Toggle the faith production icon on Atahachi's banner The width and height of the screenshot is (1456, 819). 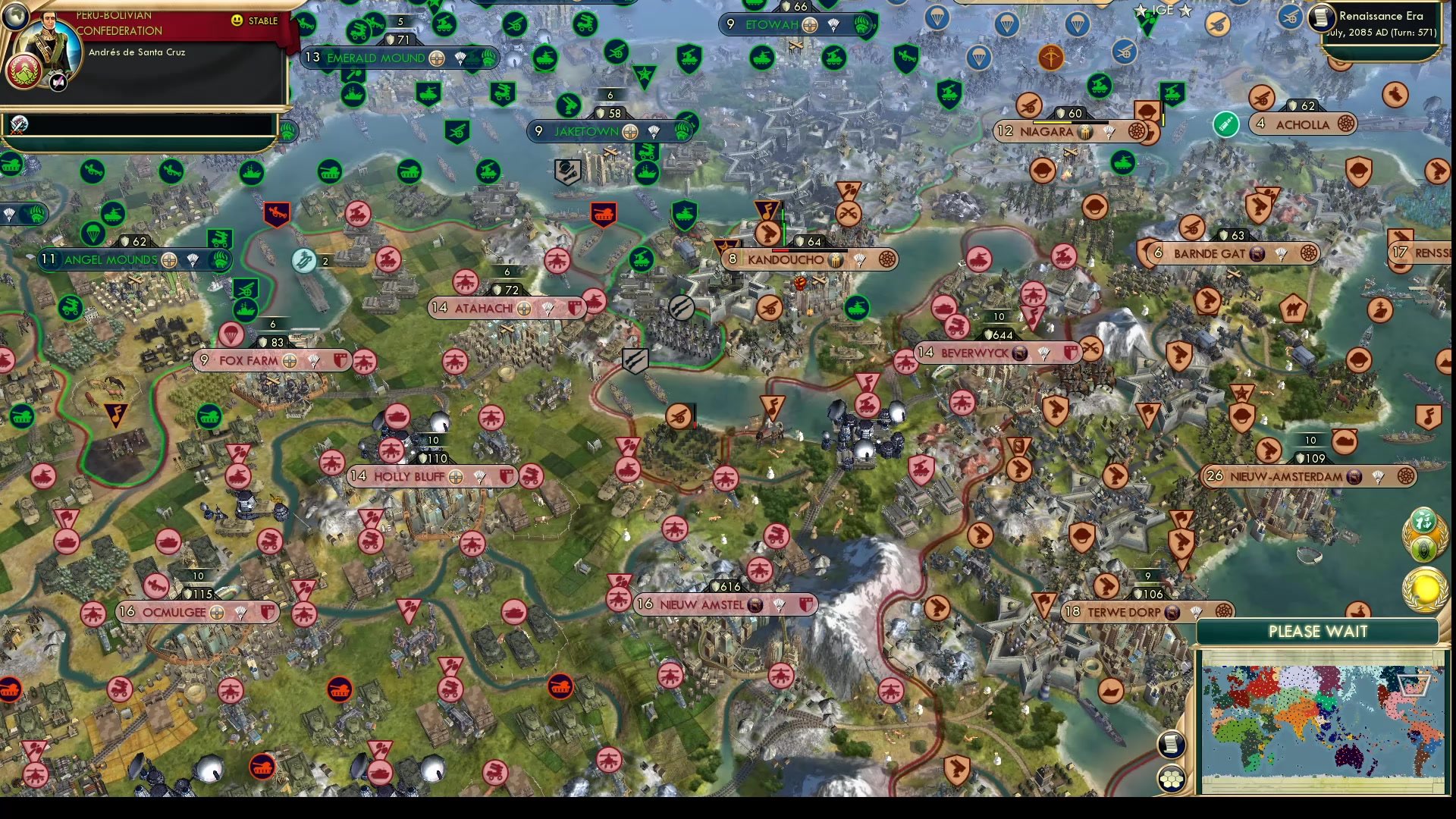tap(524, 308)
